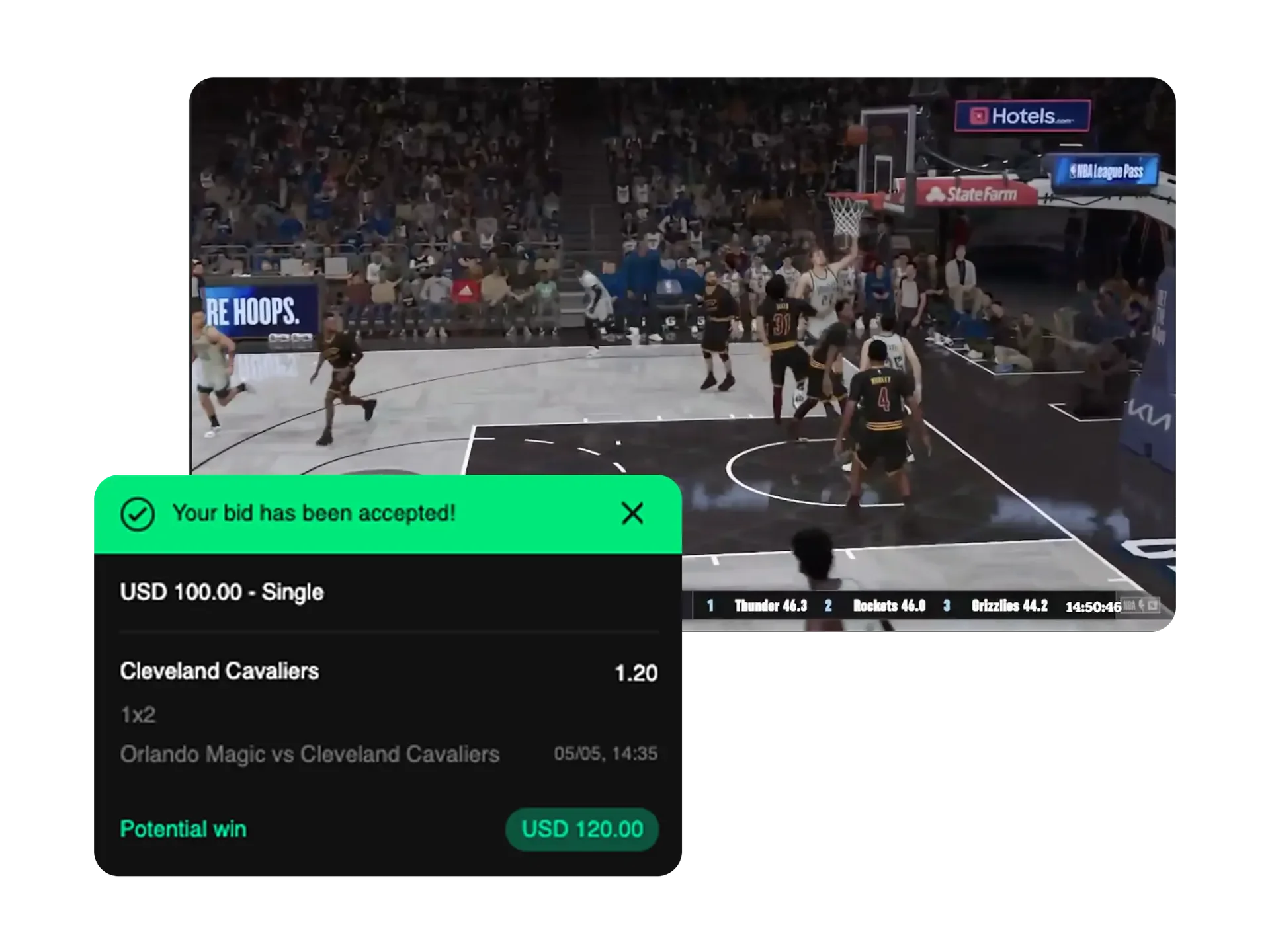Open the Orlando Magic vs Cleveland Cavaliers match
The height and width of the screenshot is (952, 1270).
click(x=310, y=754)
